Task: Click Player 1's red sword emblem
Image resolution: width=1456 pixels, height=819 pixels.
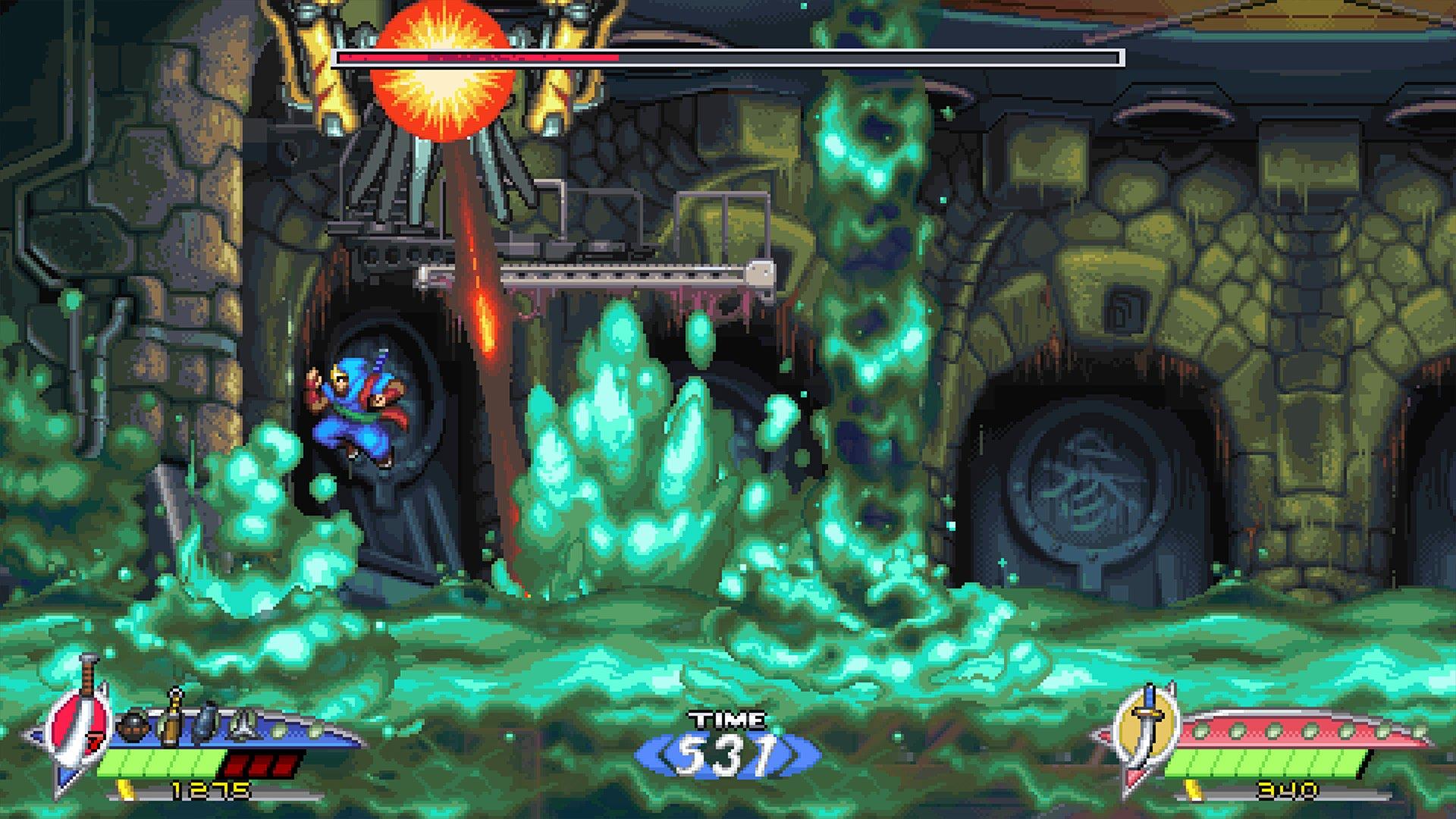Action: 78,728
